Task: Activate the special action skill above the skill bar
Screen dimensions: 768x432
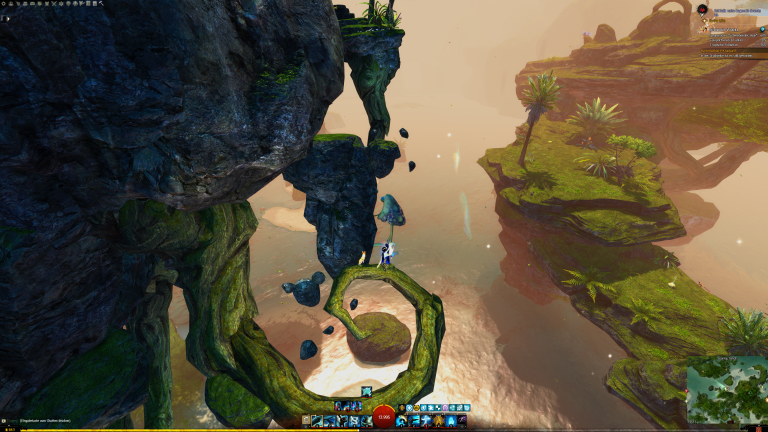Action: point(367,391)
